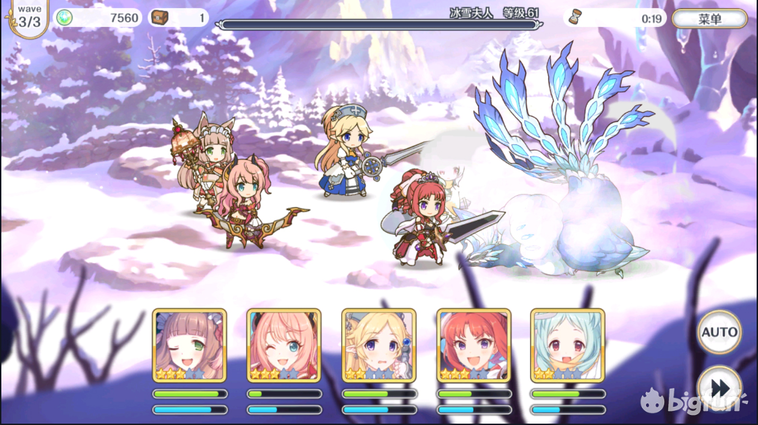Select the pink-haired winking character portrait
Viewport: 758px width, 425px height.
tap(284, 346)
